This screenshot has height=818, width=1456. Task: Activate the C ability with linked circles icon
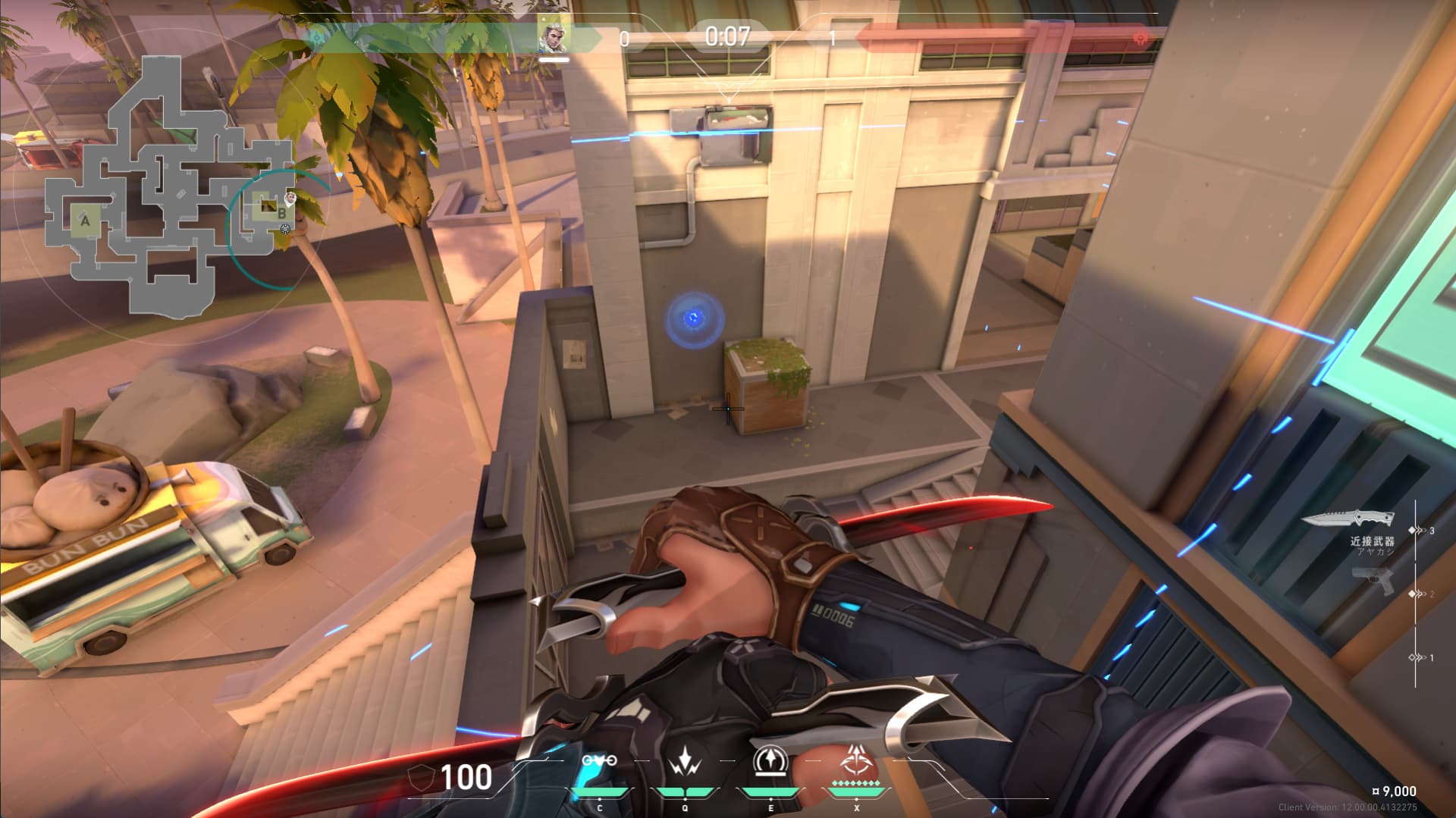pos(599,761)
